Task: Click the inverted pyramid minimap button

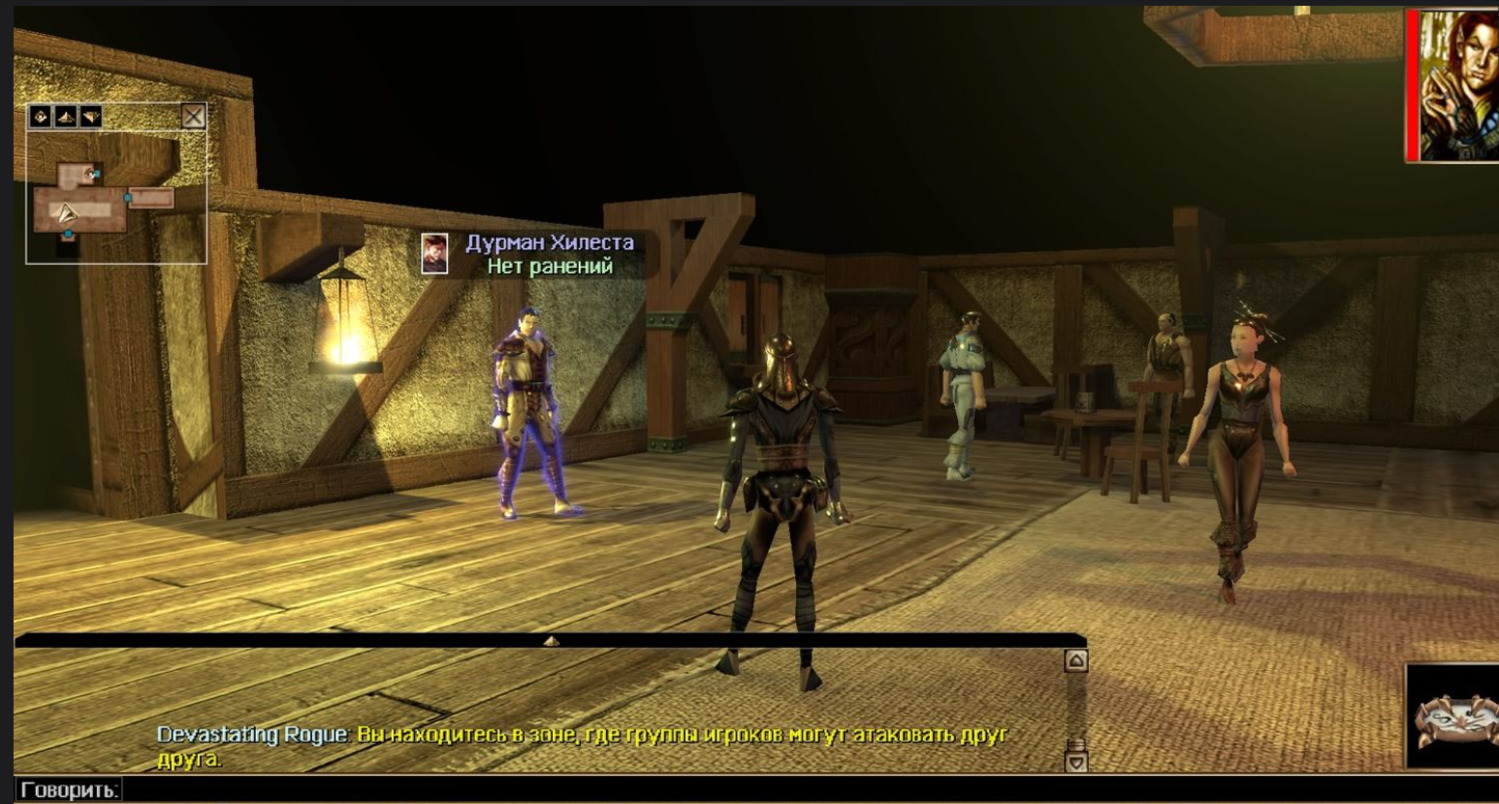Action: 91,117
